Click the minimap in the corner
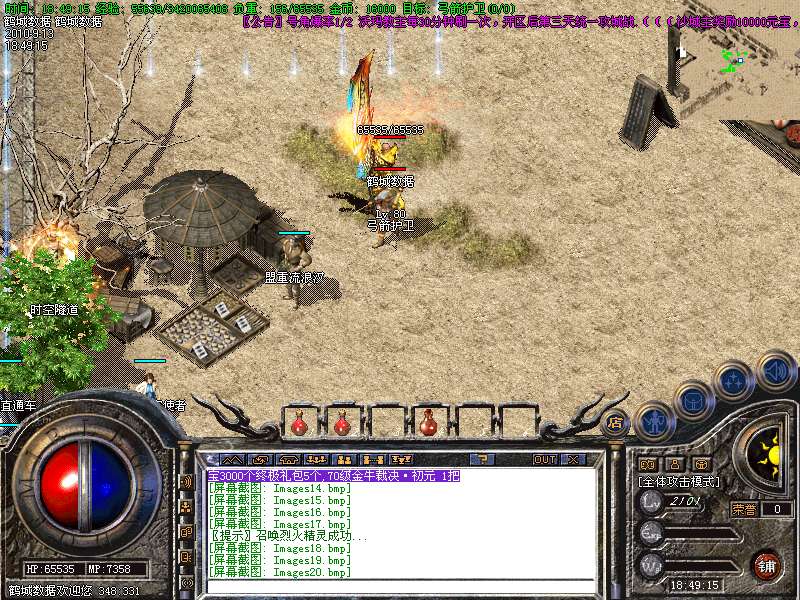The height and width of the screenshot is (600, 800). 734,58
